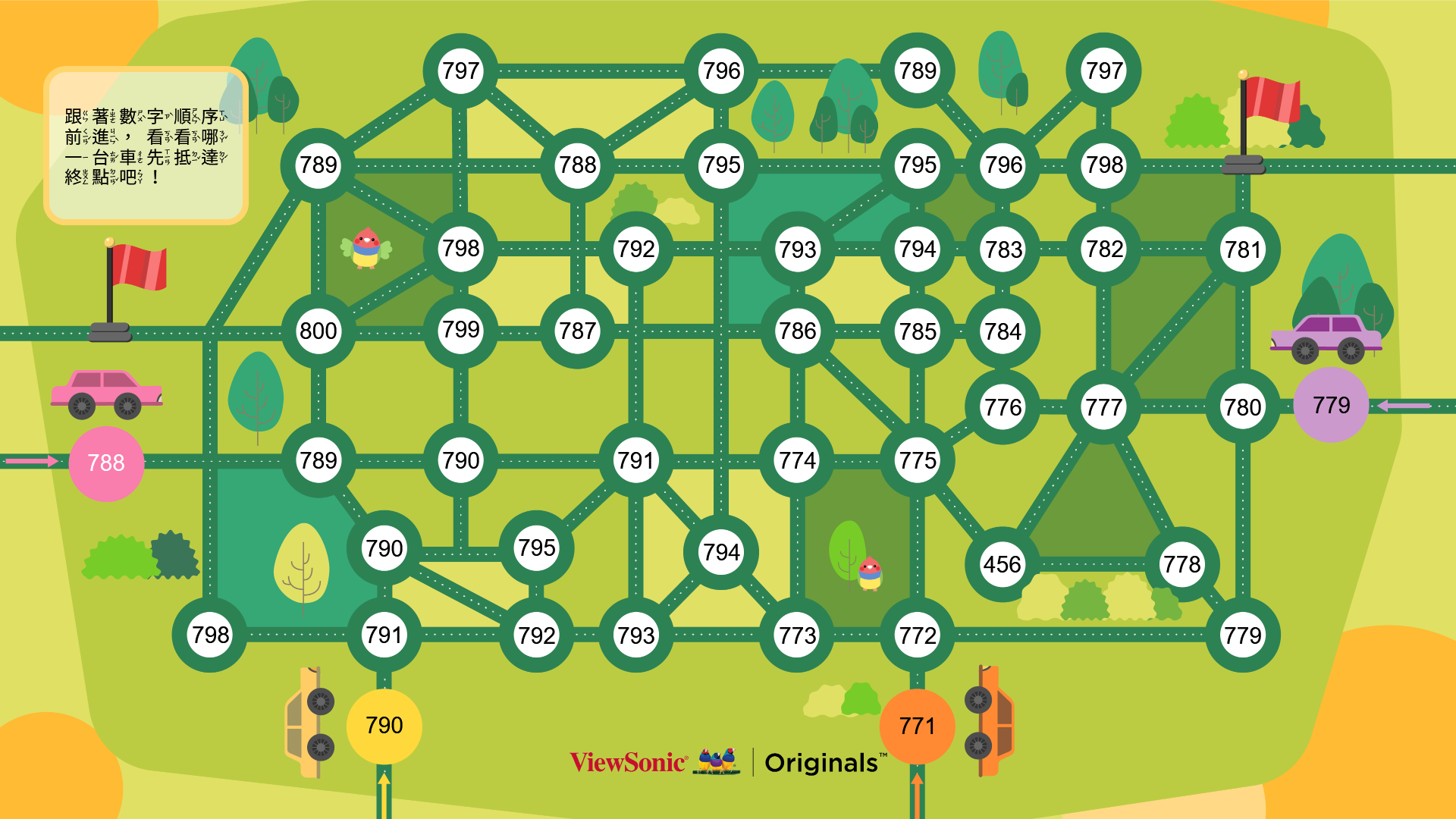Choose the number 800 node
Screen dimensions: 1456x819
318,331
